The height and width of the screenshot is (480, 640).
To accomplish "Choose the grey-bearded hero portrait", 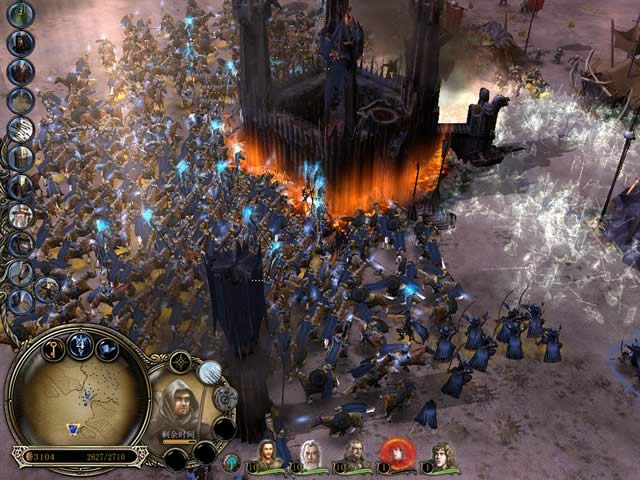I will tap(354, 455).
